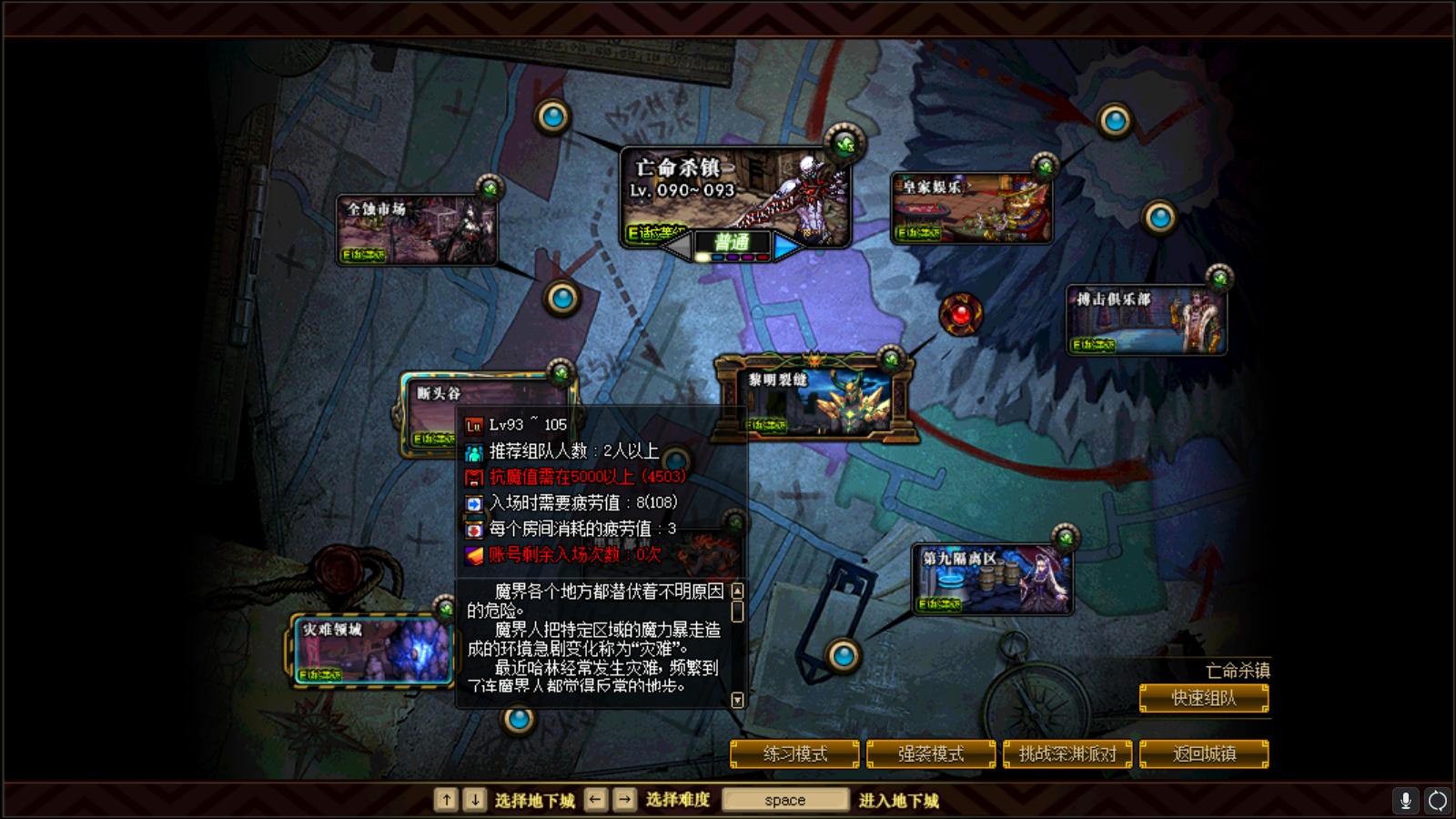
Task: Click the voice channel refresh icon beside the mic
Action: pyautogui.click(x=1439, y=799)
